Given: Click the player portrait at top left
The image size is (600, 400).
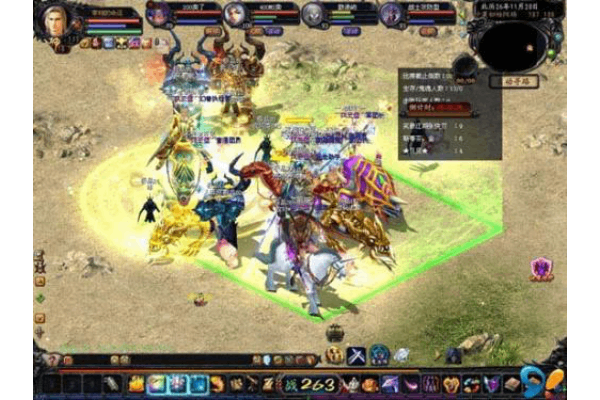Looking at the screenshot, I should click(x=57, y=19).
